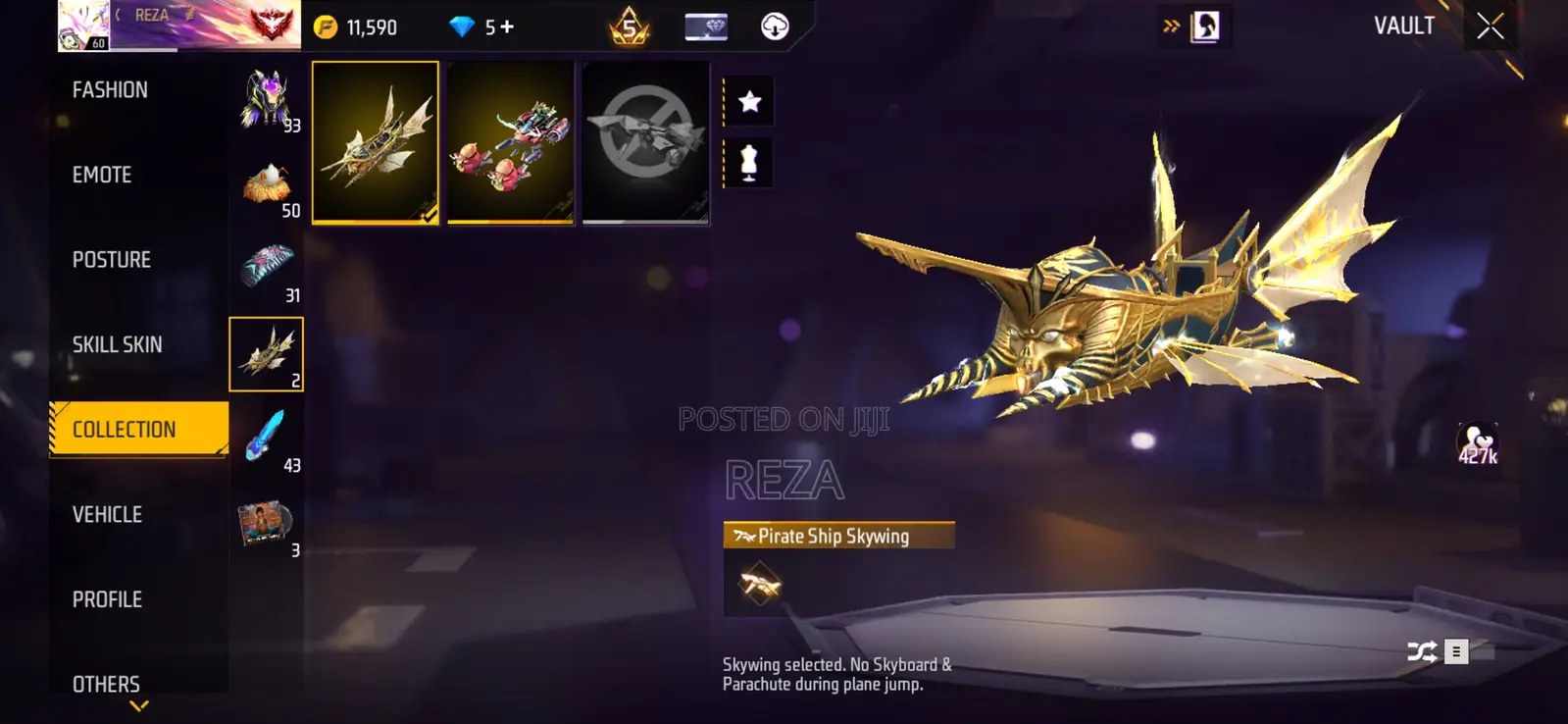Click the 427k likes icon
The width and height of the screenshot is (1568, 724).
[x=1477, y=440]
